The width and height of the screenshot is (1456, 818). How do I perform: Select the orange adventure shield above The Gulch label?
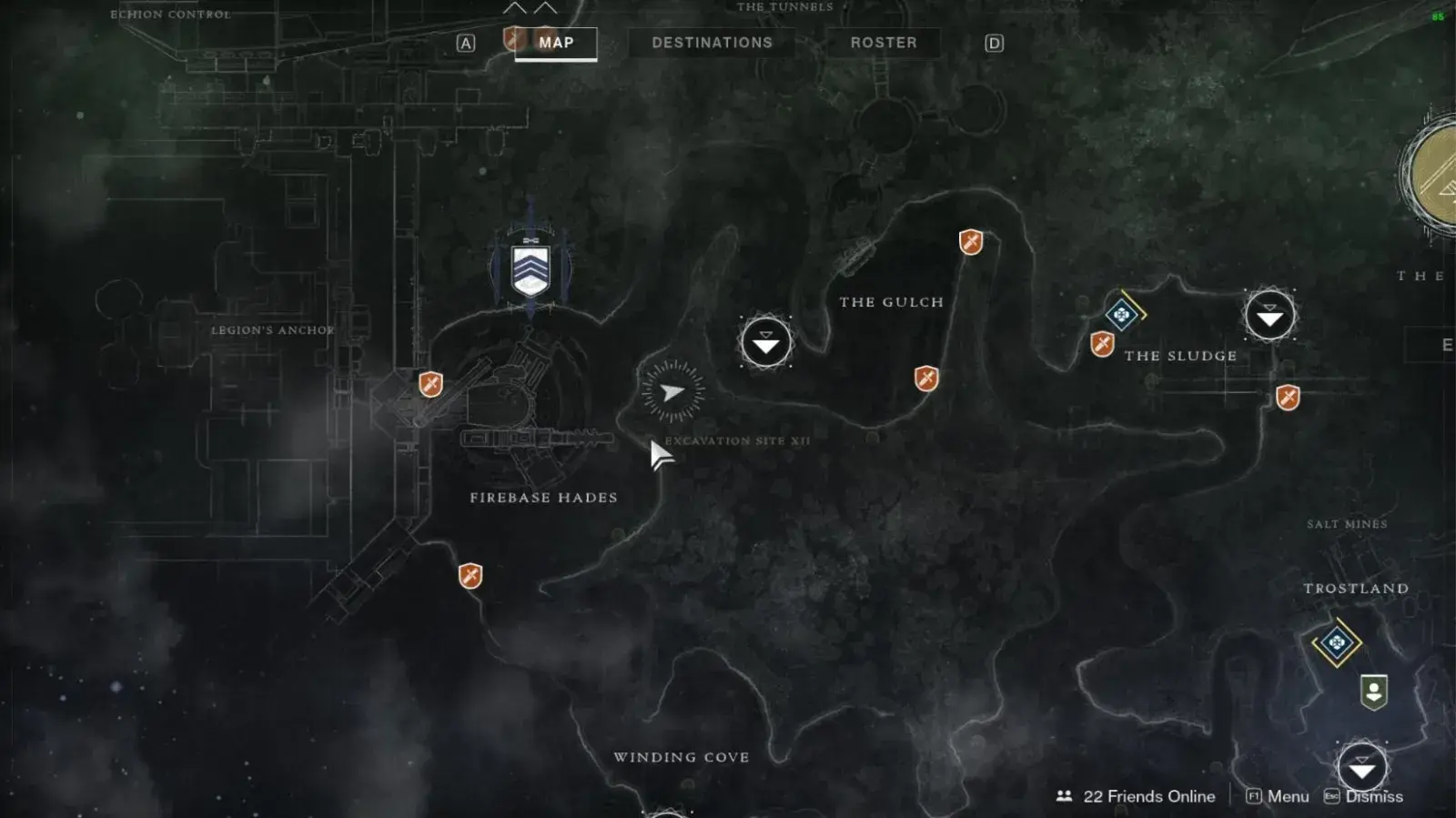click(x=971, y=242)
